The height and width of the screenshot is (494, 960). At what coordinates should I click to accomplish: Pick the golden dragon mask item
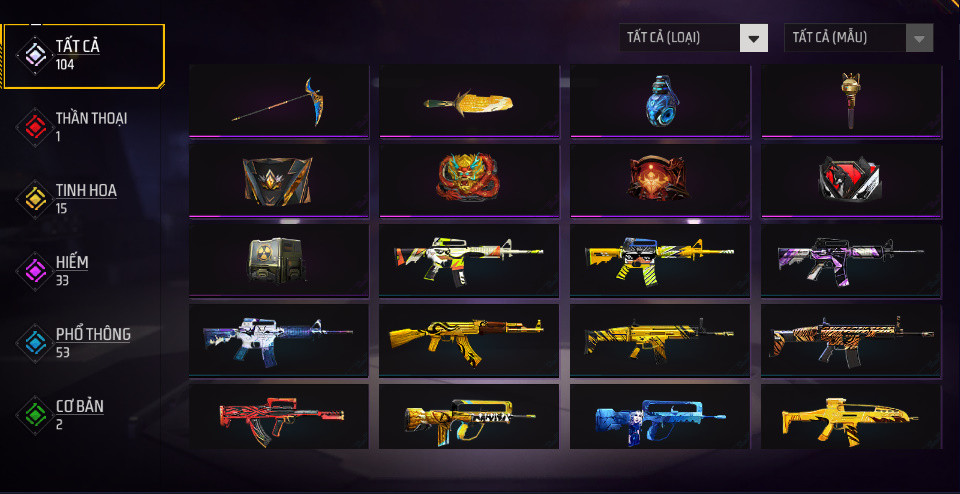coord(469,179)
